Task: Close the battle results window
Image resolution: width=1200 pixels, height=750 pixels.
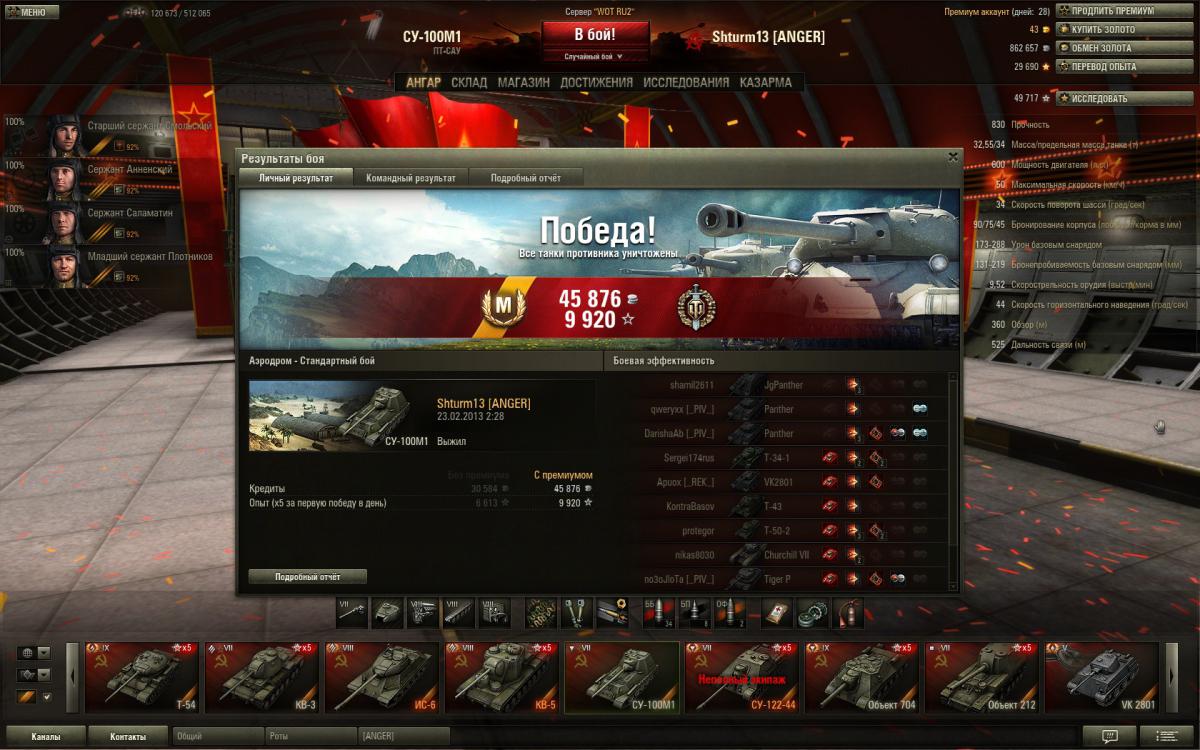Action: tap(952, 157)
